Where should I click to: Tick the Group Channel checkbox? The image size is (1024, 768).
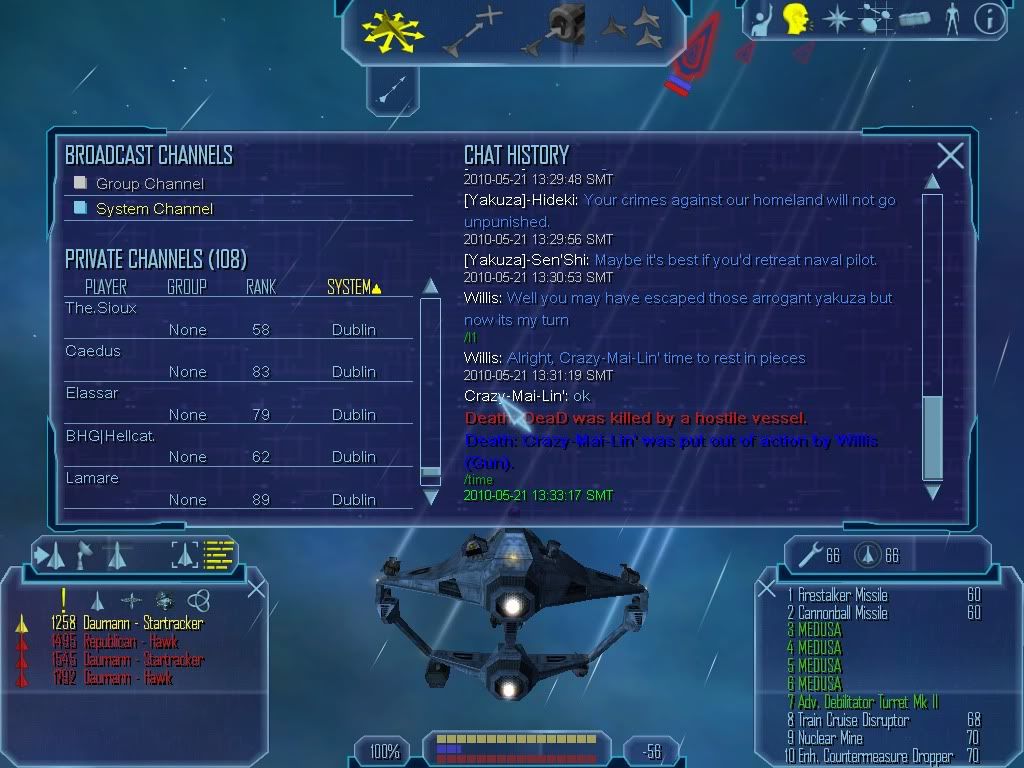click(x=81, y=183)
